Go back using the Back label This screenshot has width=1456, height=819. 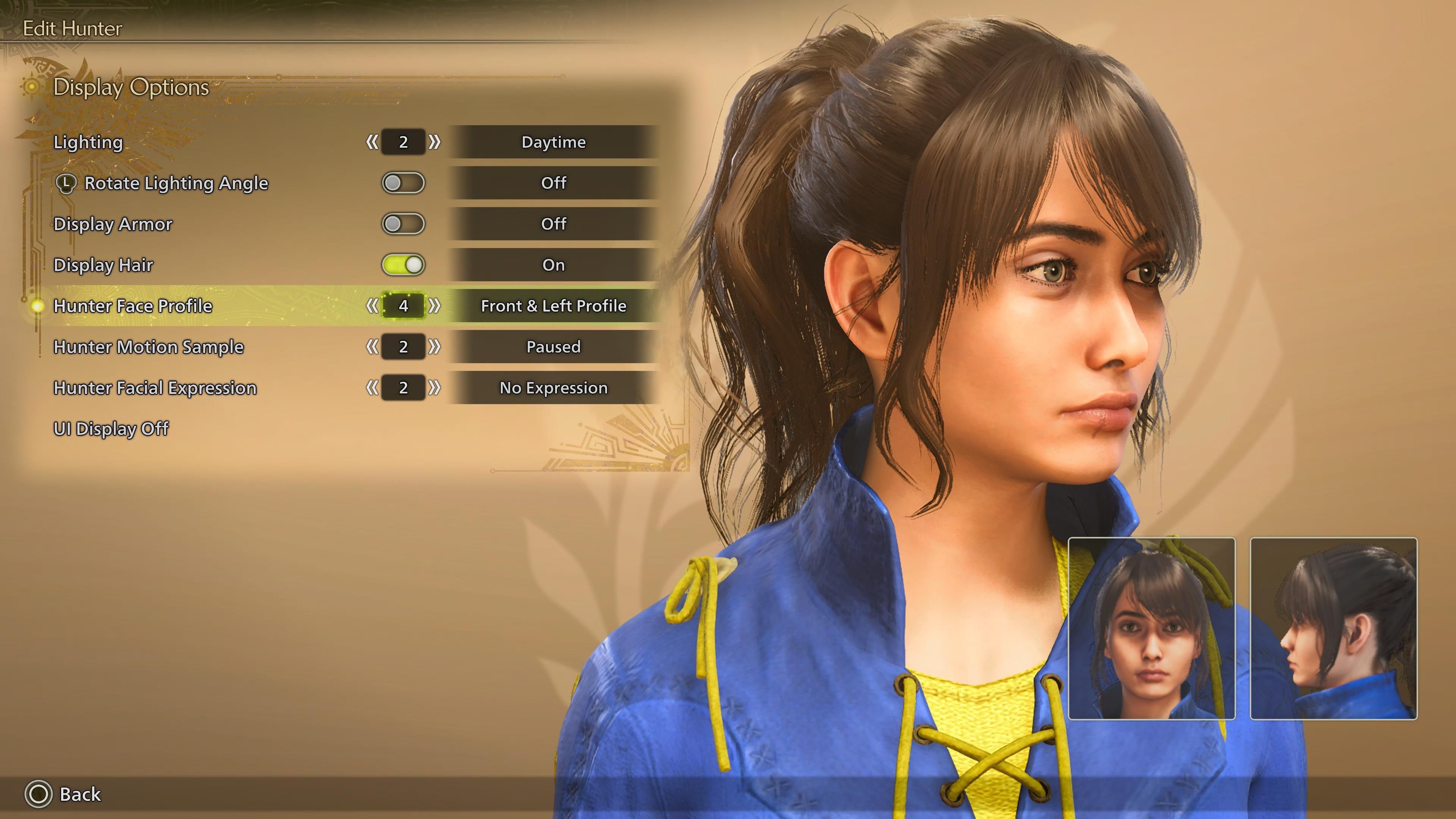(x=80, y=794)
